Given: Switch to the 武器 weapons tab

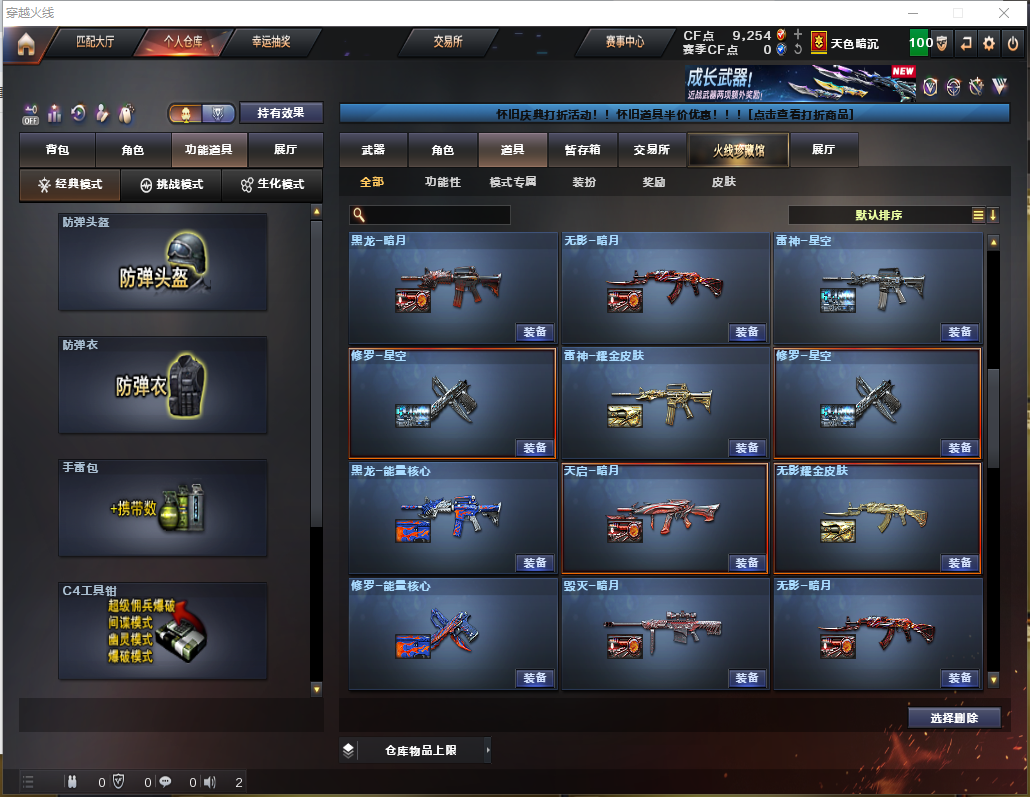Looking at the screenshot, I should (x=373, y=150).
